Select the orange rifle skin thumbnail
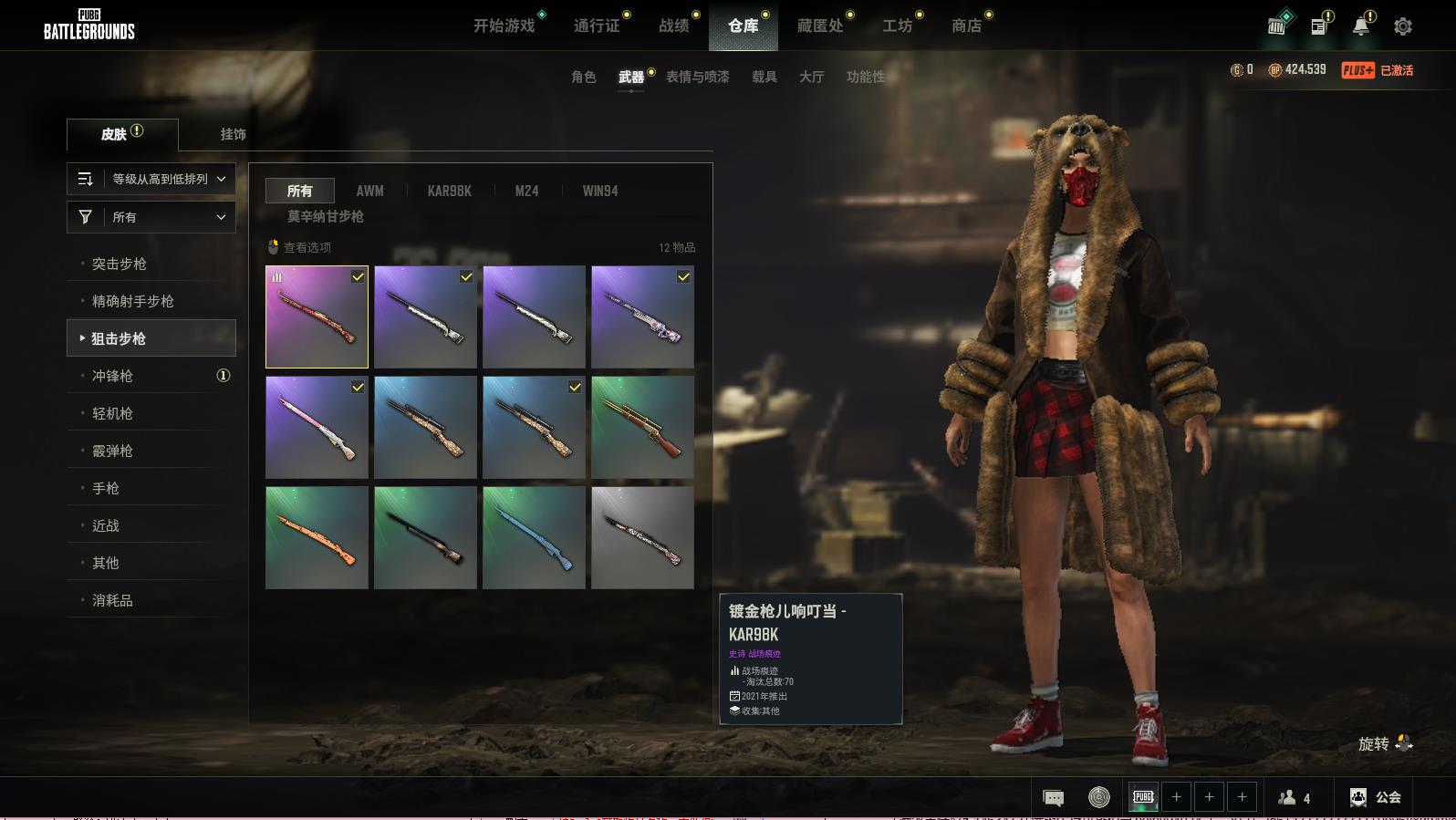This screenshot has height=820, width=1456. [x=317, y=537]
